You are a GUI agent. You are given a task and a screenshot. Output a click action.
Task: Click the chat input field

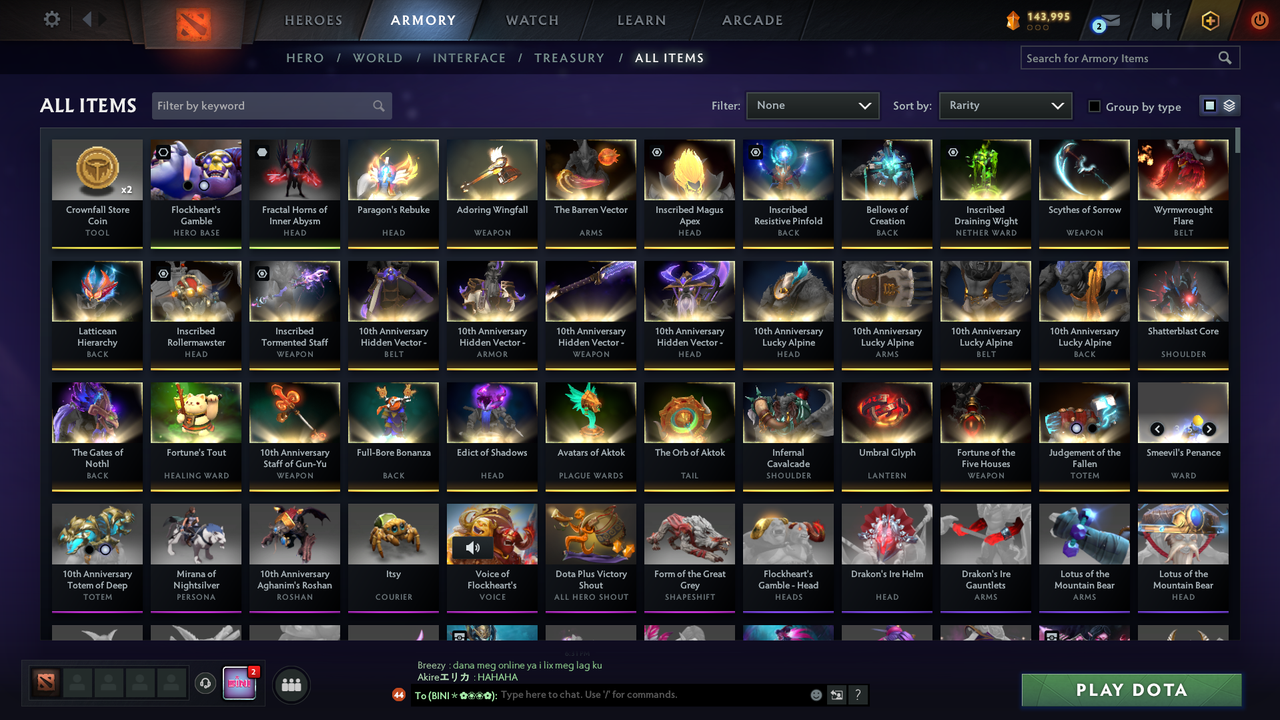coord(620,694)
